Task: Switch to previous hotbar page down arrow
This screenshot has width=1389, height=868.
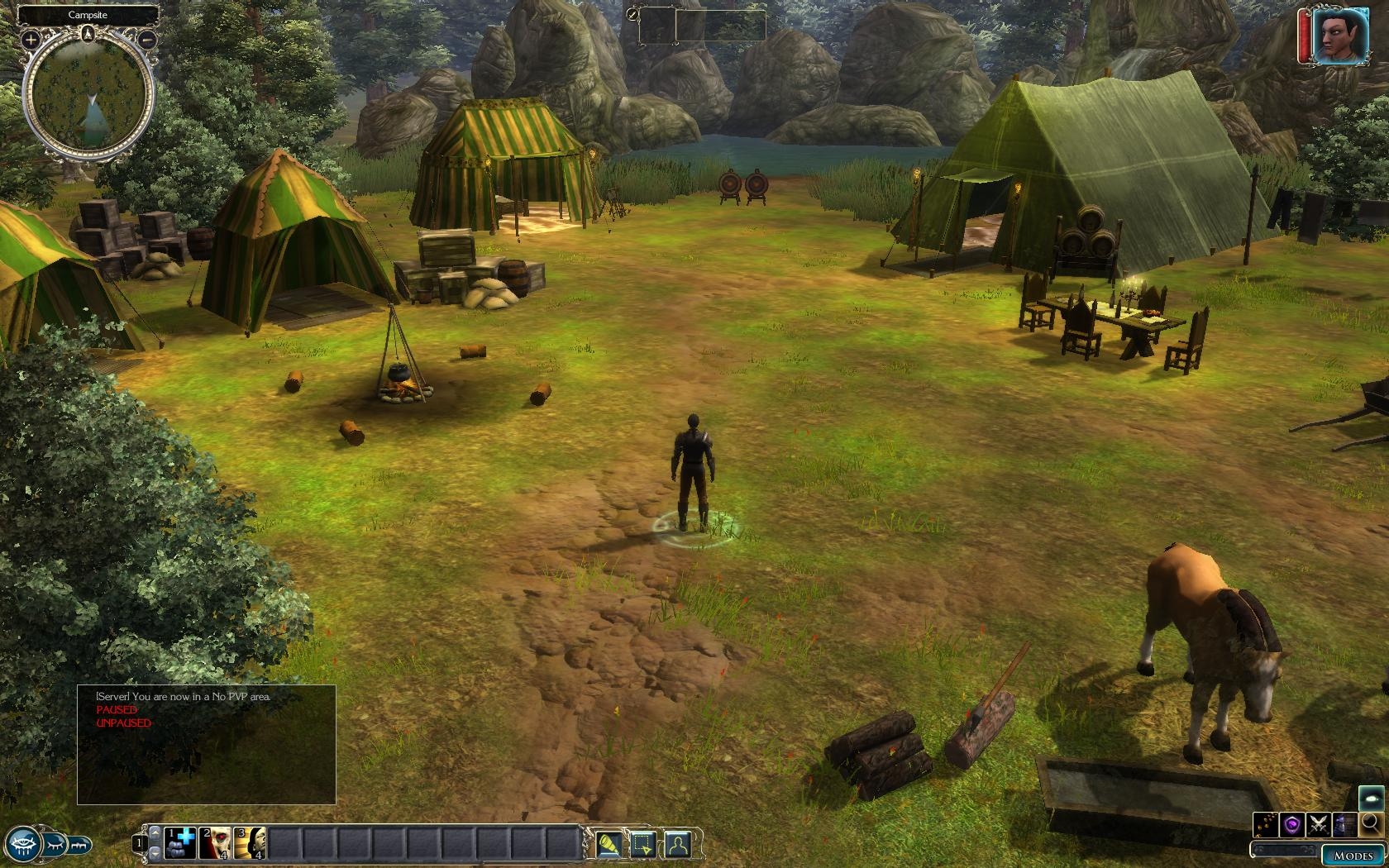Action: pos(155,854)
